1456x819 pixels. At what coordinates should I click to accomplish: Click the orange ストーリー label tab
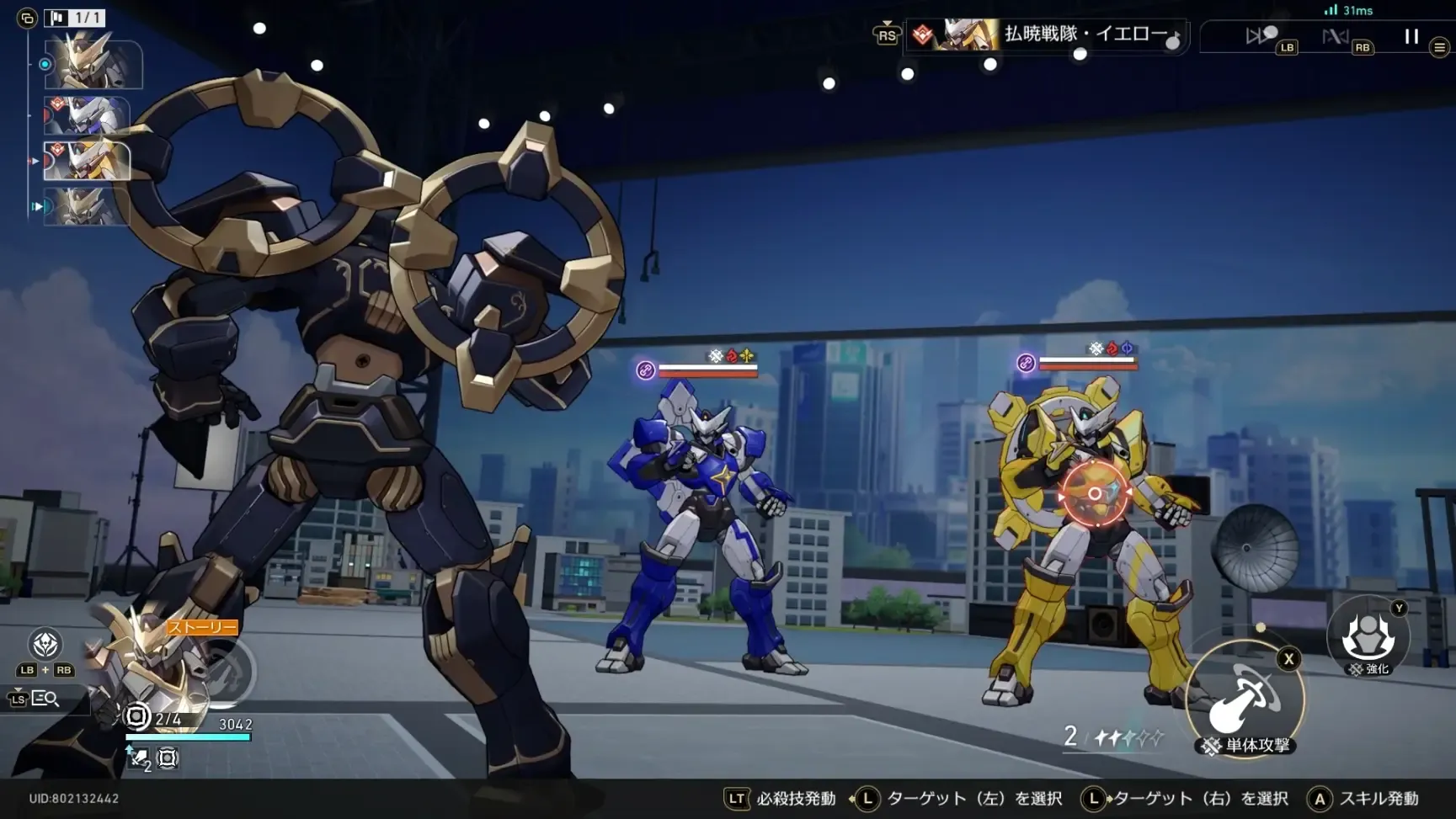pos(200,627)
